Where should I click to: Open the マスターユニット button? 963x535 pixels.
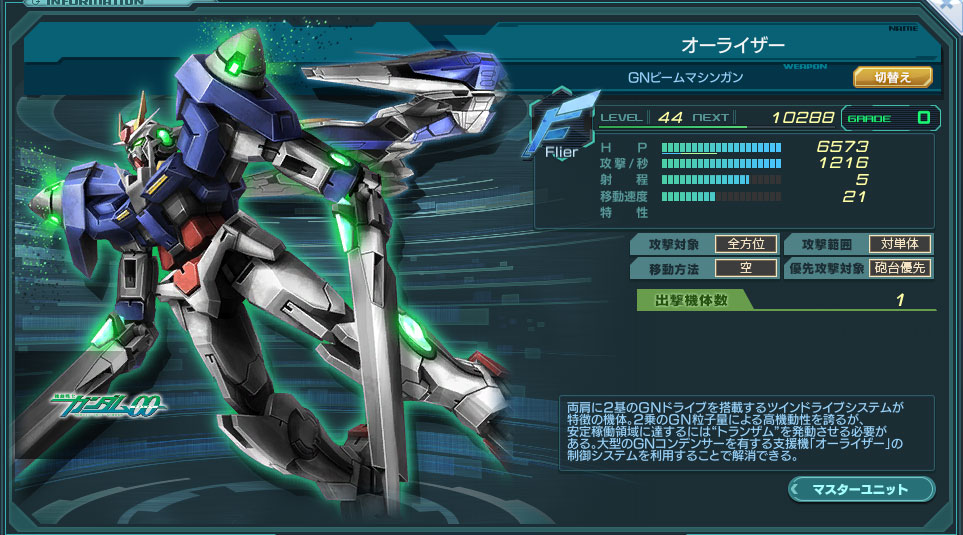pos(861,489)
